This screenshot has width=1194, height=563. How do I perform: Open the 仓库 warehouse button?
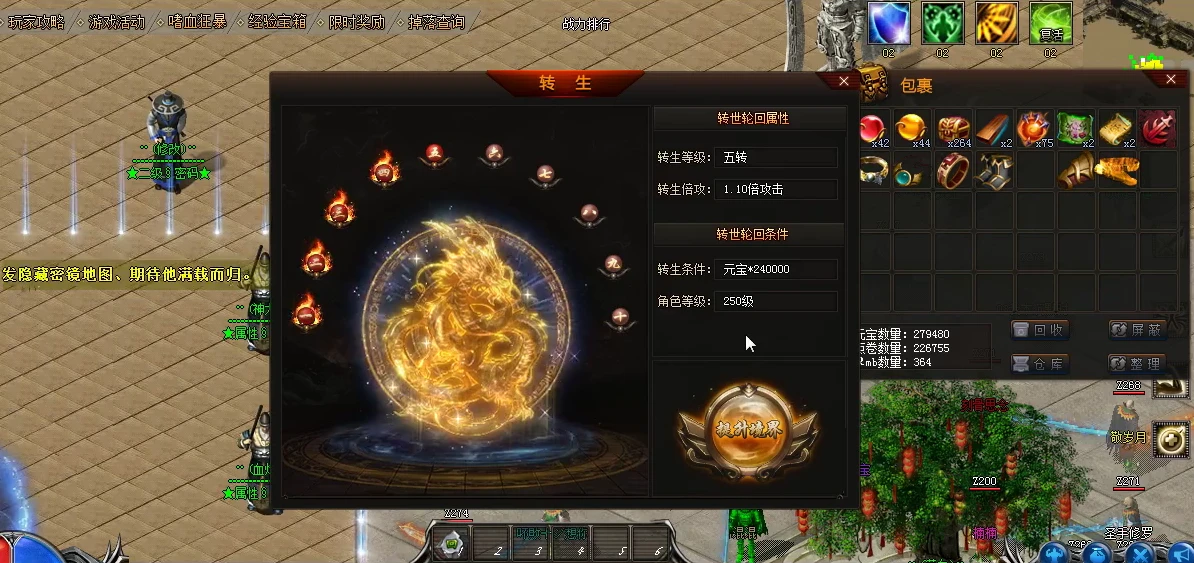click(x=1040, y=363)
